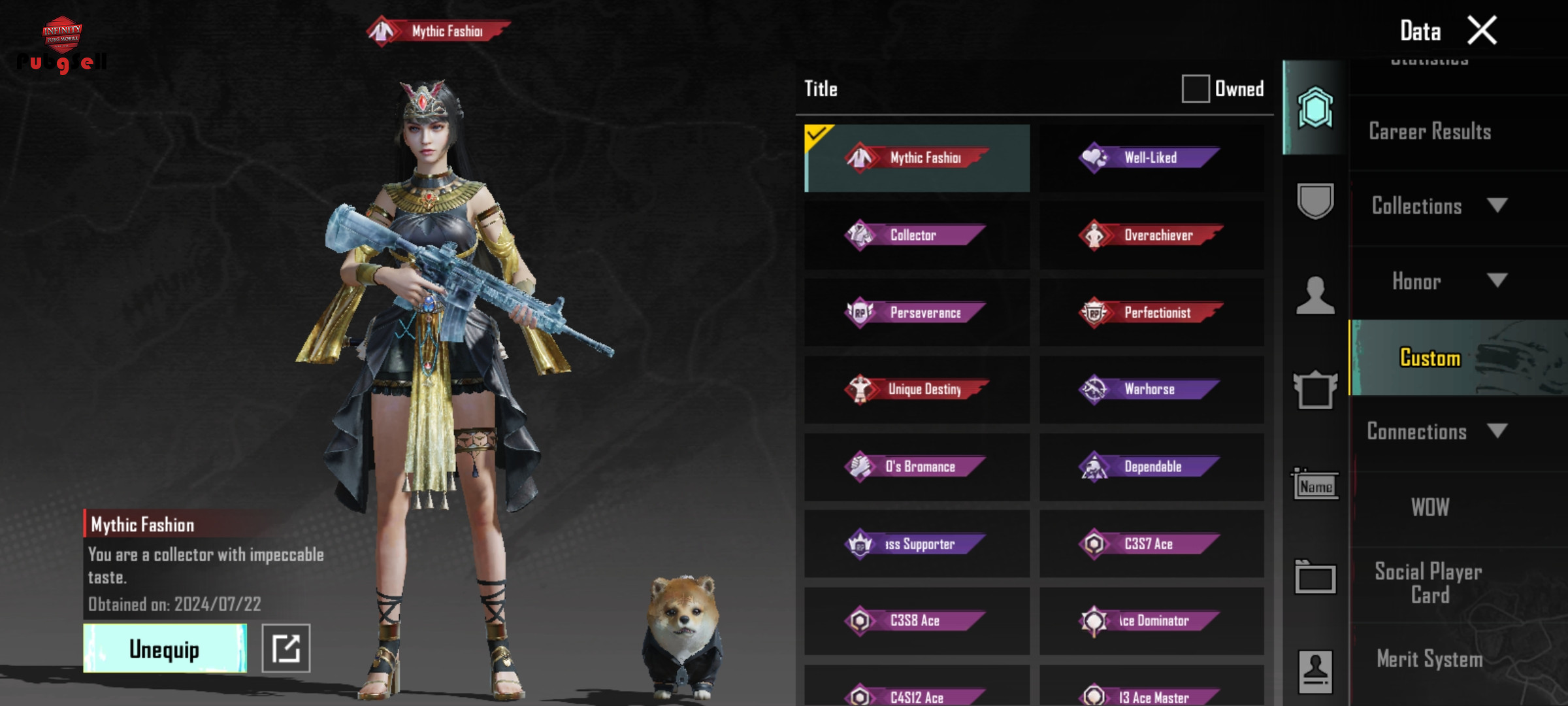
Task: Choose the Perfectionist title
Action: pos(1151,312)
